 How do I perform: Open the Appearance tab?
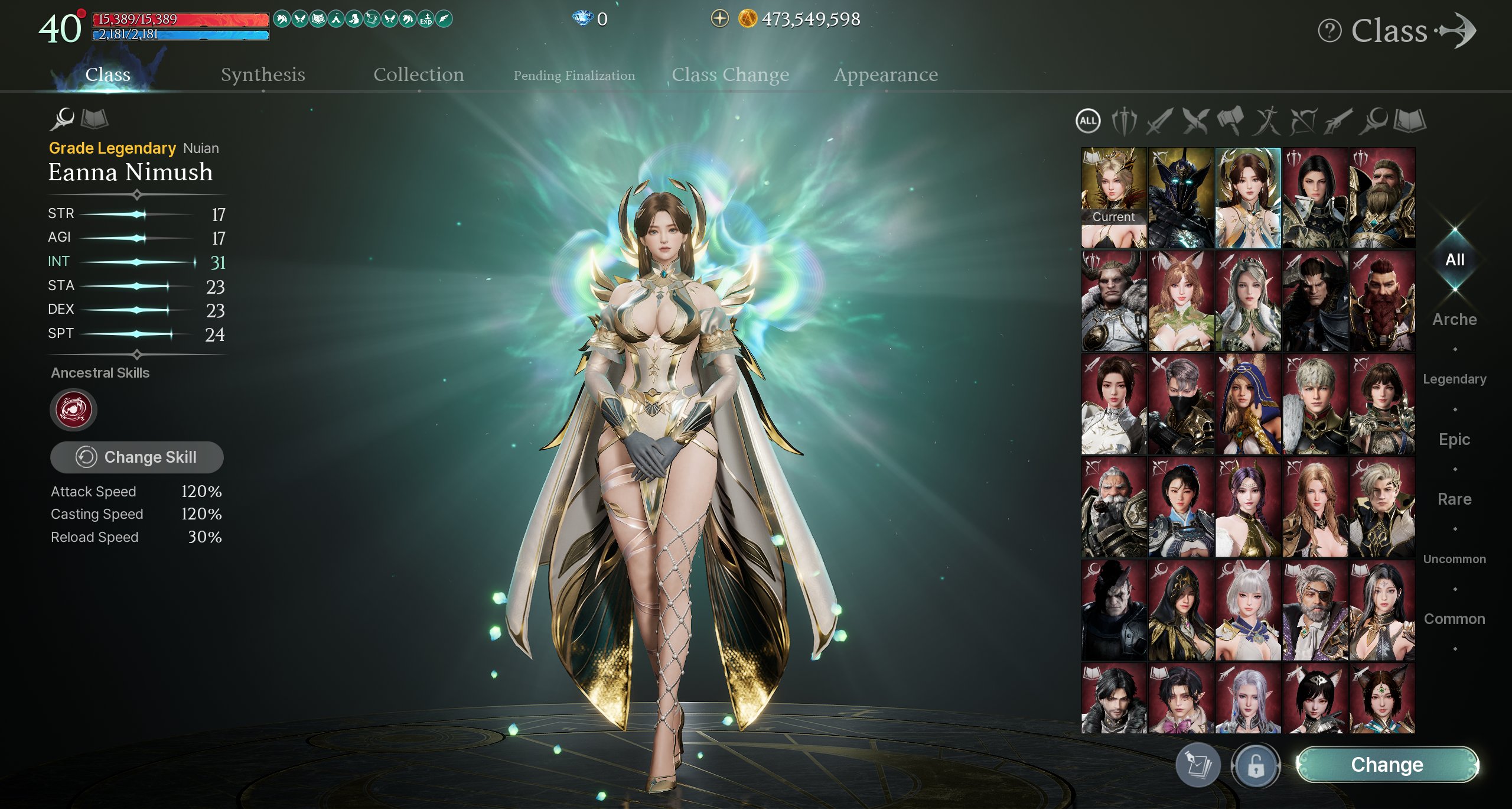point(885,74)
